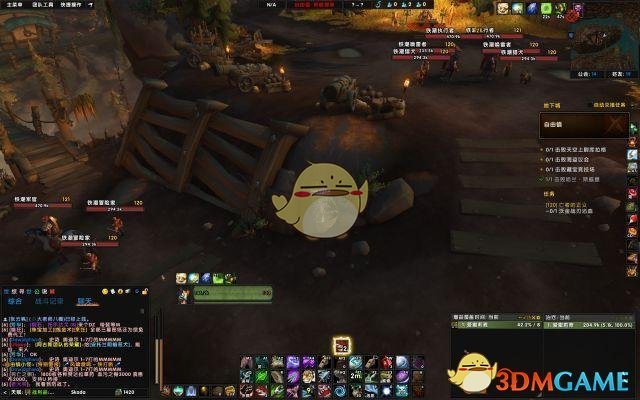Select the 聊天 chat tab
The image size is (640, 400).
[x=85, y=300]
